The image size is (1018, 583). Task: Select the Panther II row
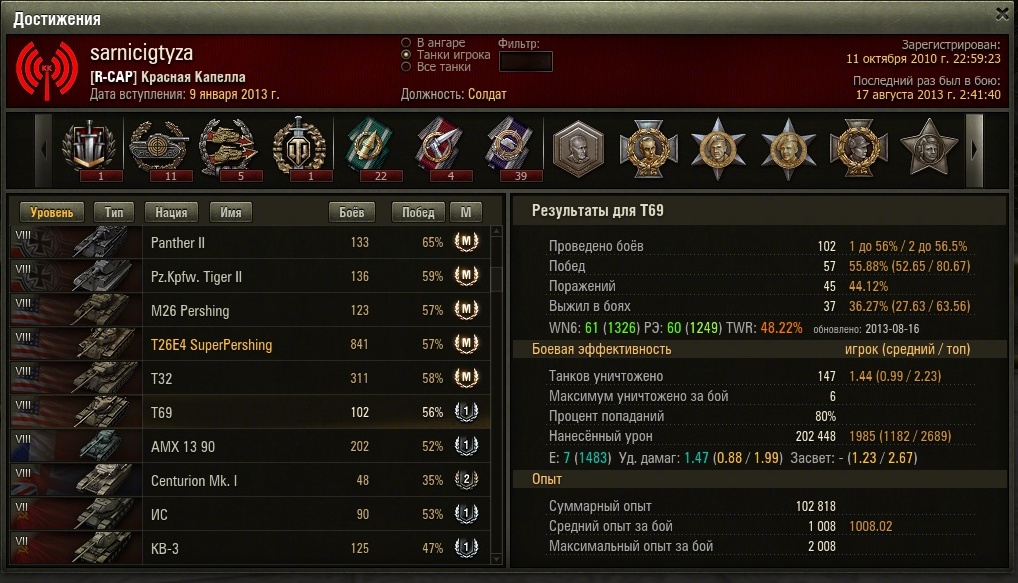(250, 243)
